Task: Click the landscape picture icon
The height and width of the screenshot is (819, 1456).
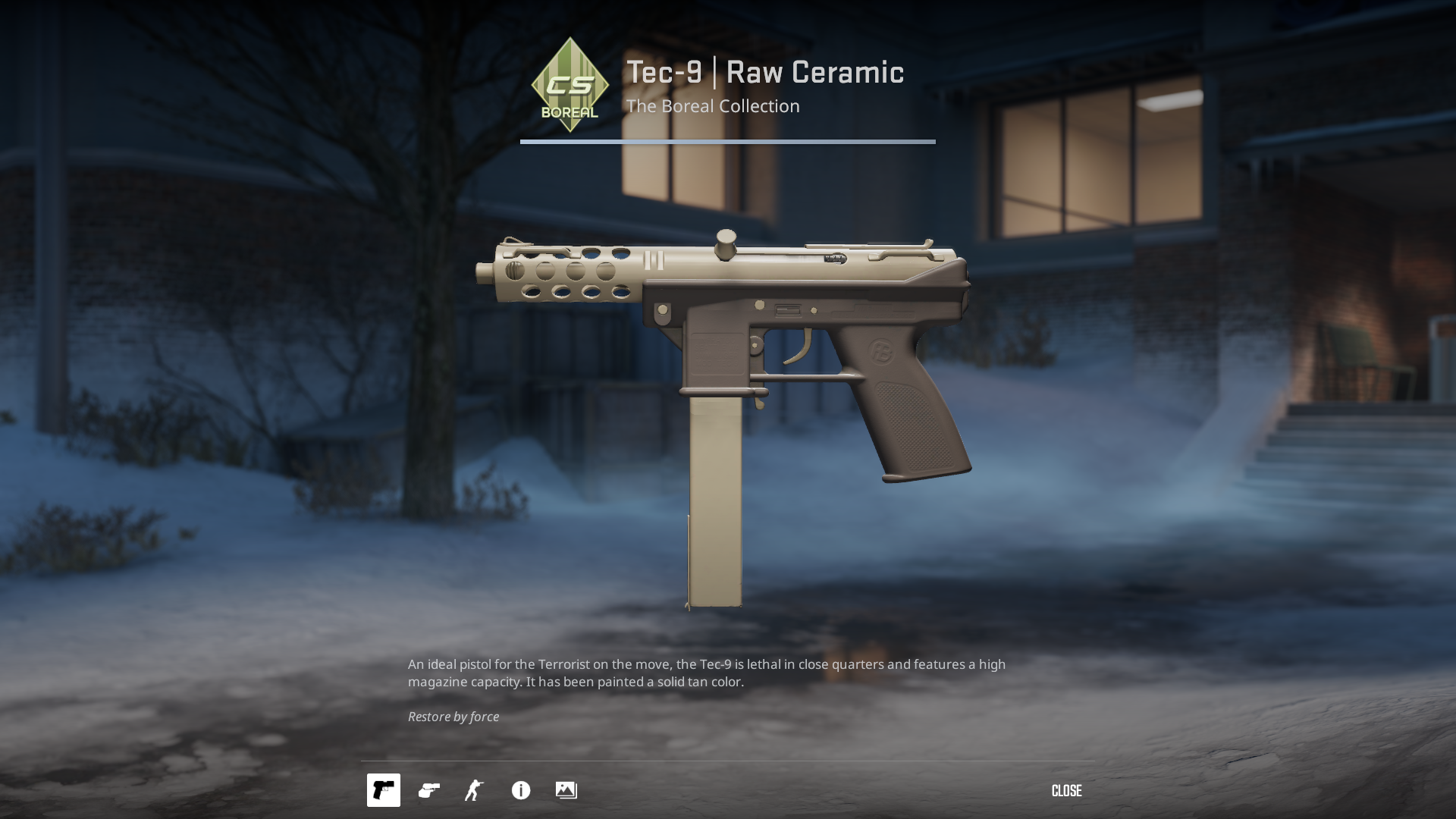Action: point(566,790)
